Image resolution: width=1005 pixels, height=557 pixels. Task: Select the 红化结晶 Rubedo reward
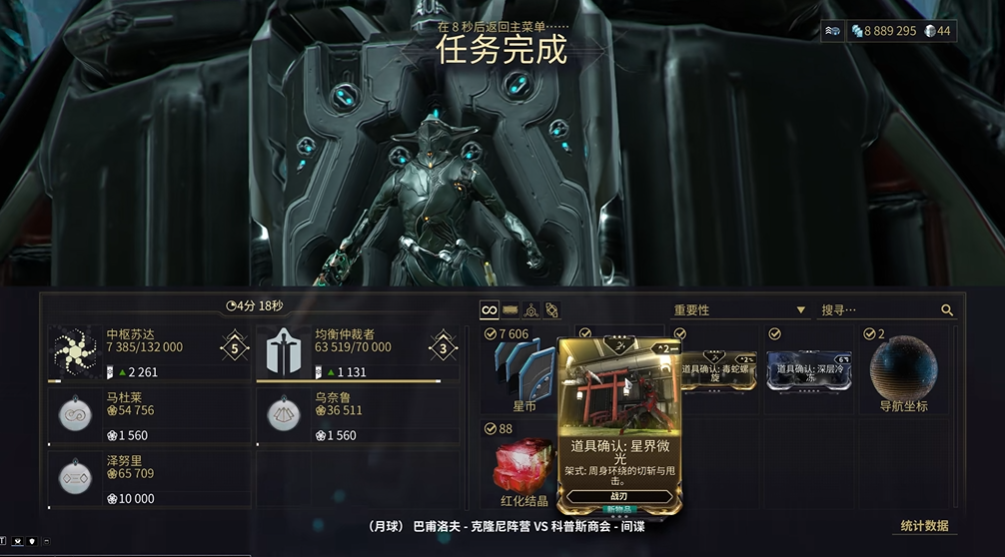pyautogui.click(x=525, y=466)
